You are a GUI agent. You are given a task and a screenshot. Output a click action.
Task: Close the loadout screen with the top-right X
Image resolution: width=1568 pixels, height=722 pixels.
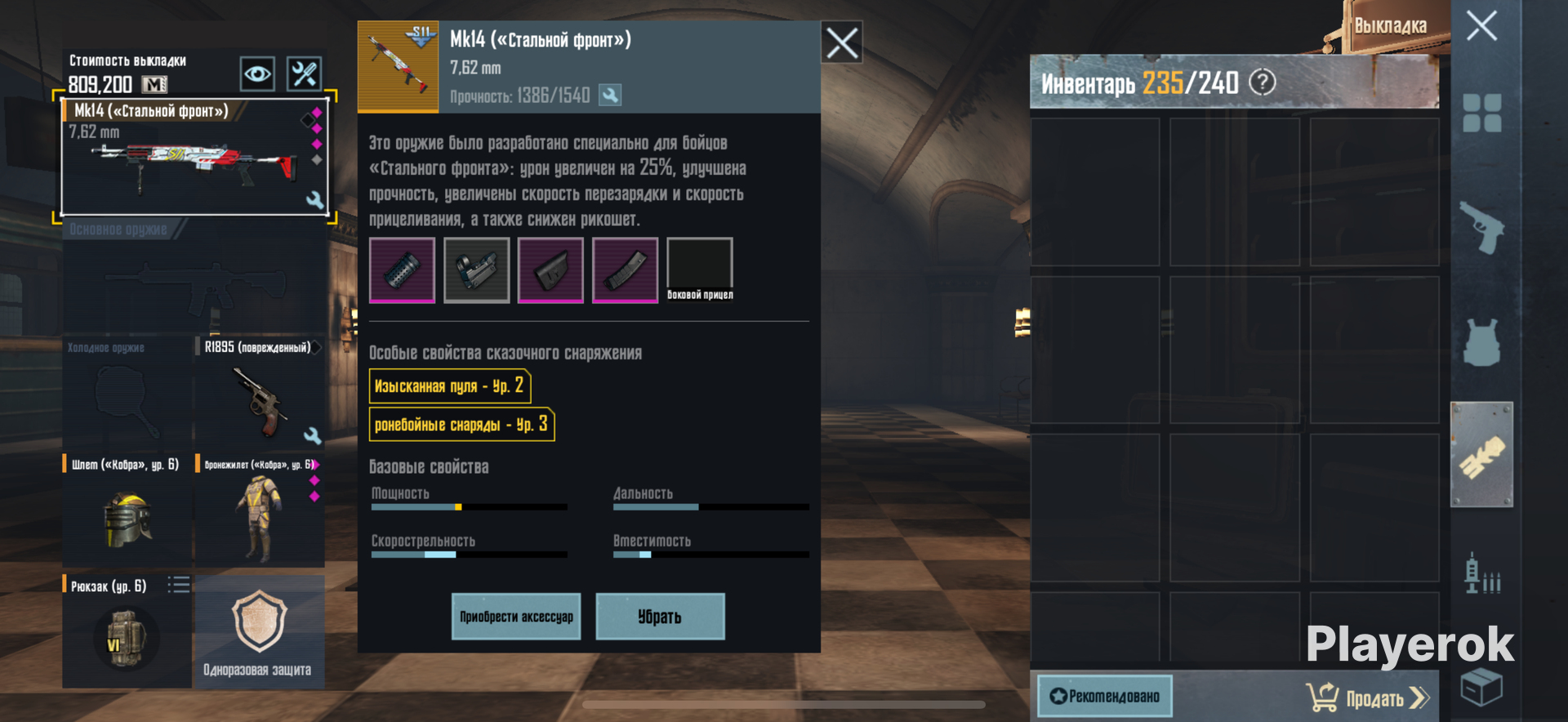[x=1481, y=26]
